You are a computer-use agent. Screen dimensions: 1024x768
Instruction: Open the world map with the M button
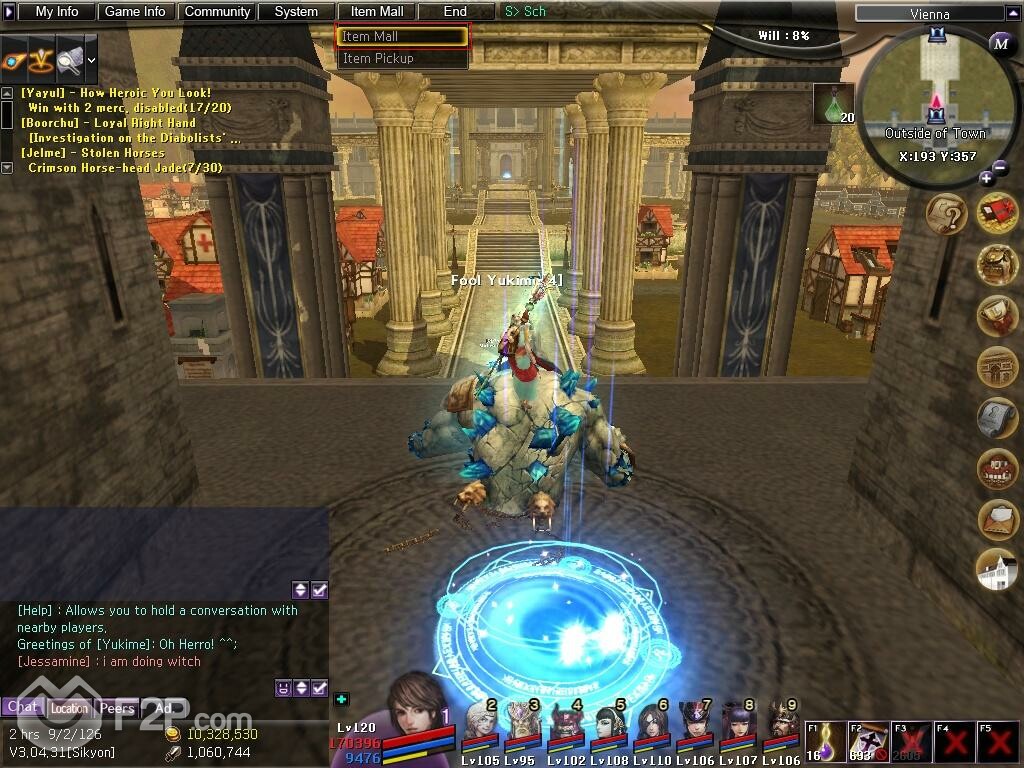click(1000, 42)
